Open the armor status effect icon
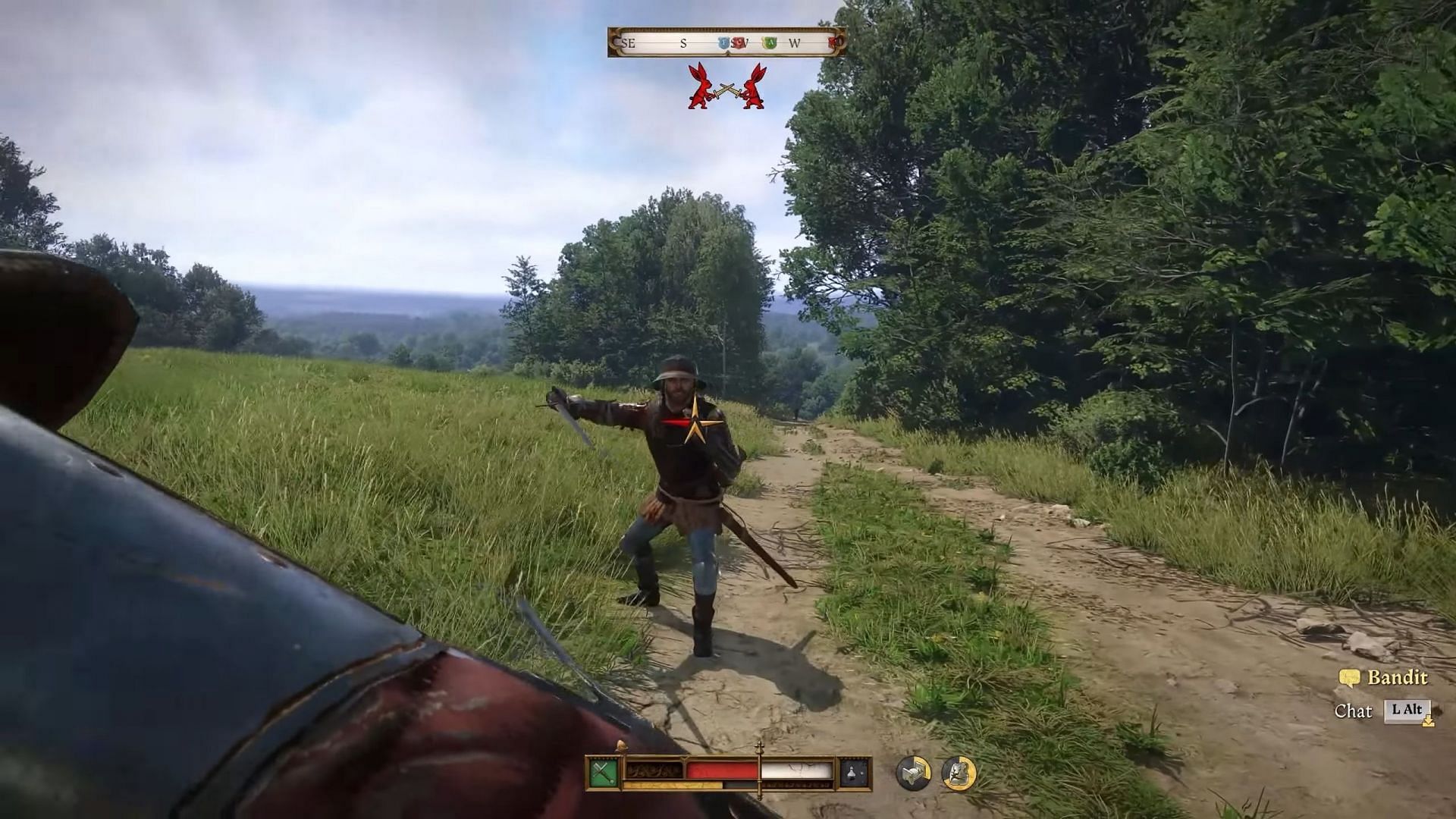The width and height of the screenshot is (1456, 819). (x=959, y=773)
